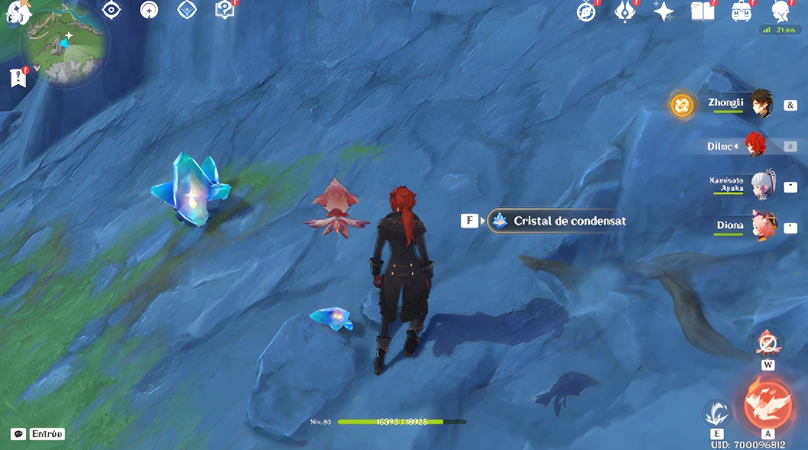808x450 pixels.
Task: Open the chat box labeled Entrée
Action: [x=38, y=434]
